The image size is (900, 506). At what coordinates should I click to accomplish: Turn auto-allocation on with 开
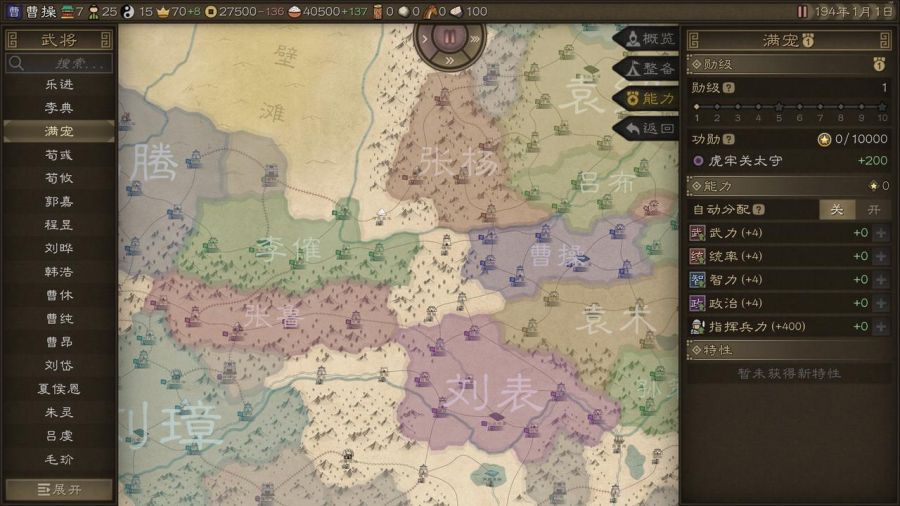point(873,209)
